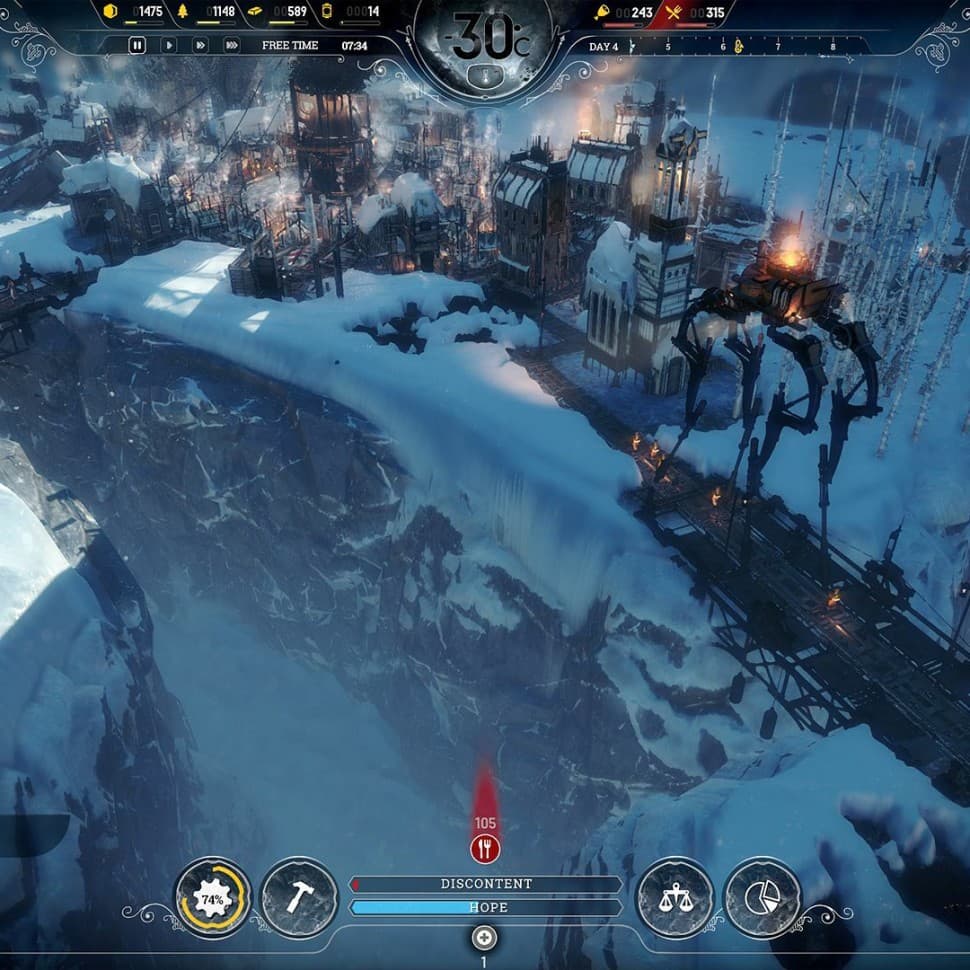Pause the game with the pause button
Image resolution: width=970 pixels, height=970 pixels.
pos(138,45)
